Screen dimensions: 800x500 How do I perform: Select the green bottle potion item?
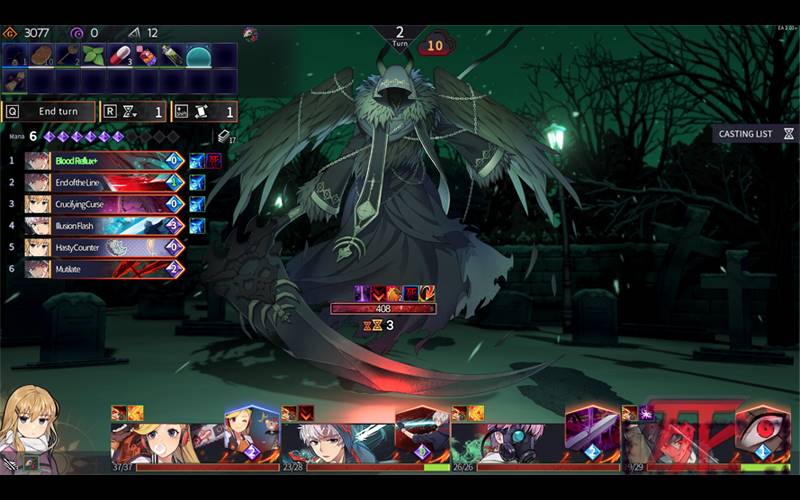pos(172,55)
